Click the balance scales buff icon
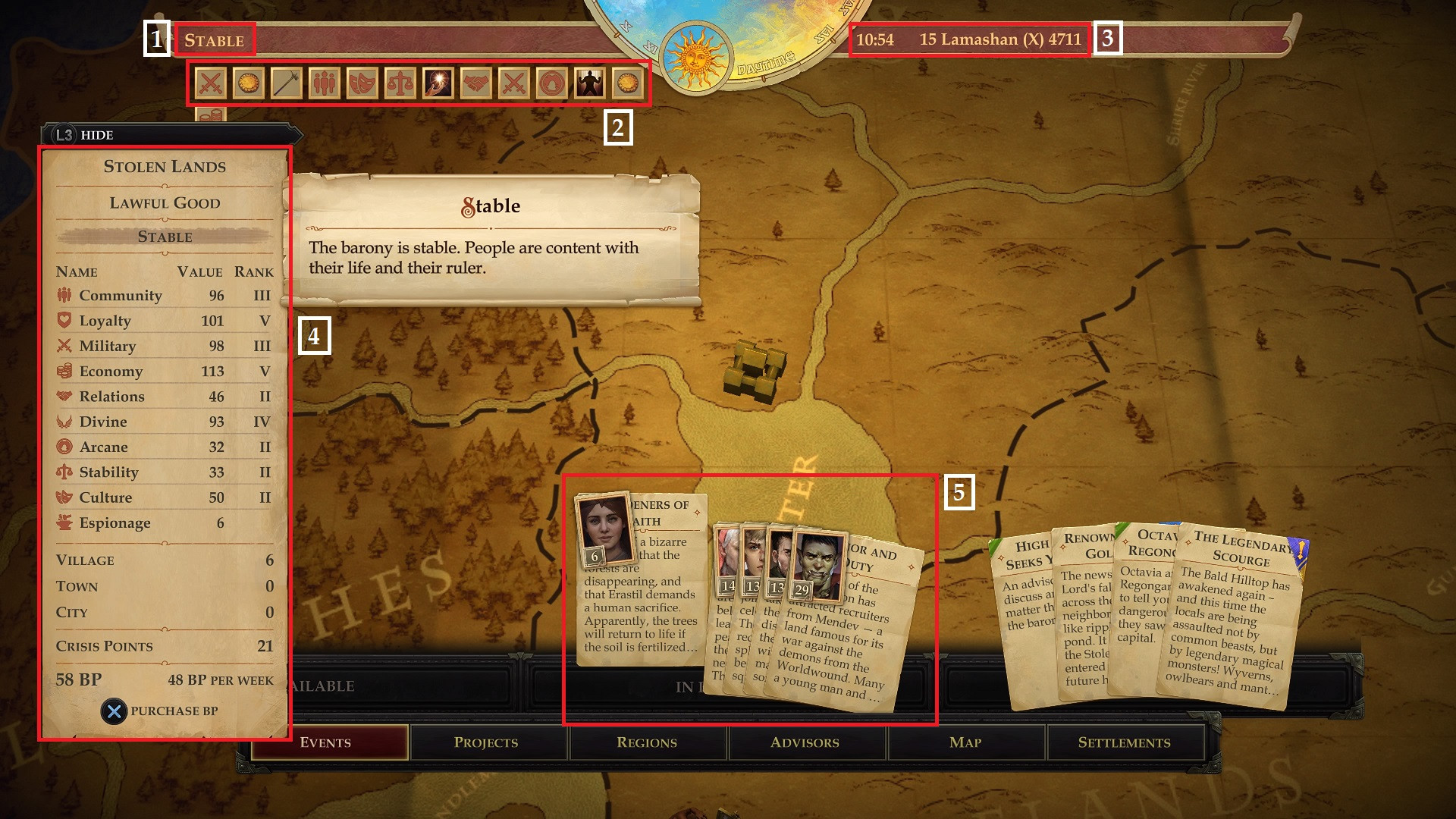Viewport: 1456px width, 819px height. (x=400, y=83)
